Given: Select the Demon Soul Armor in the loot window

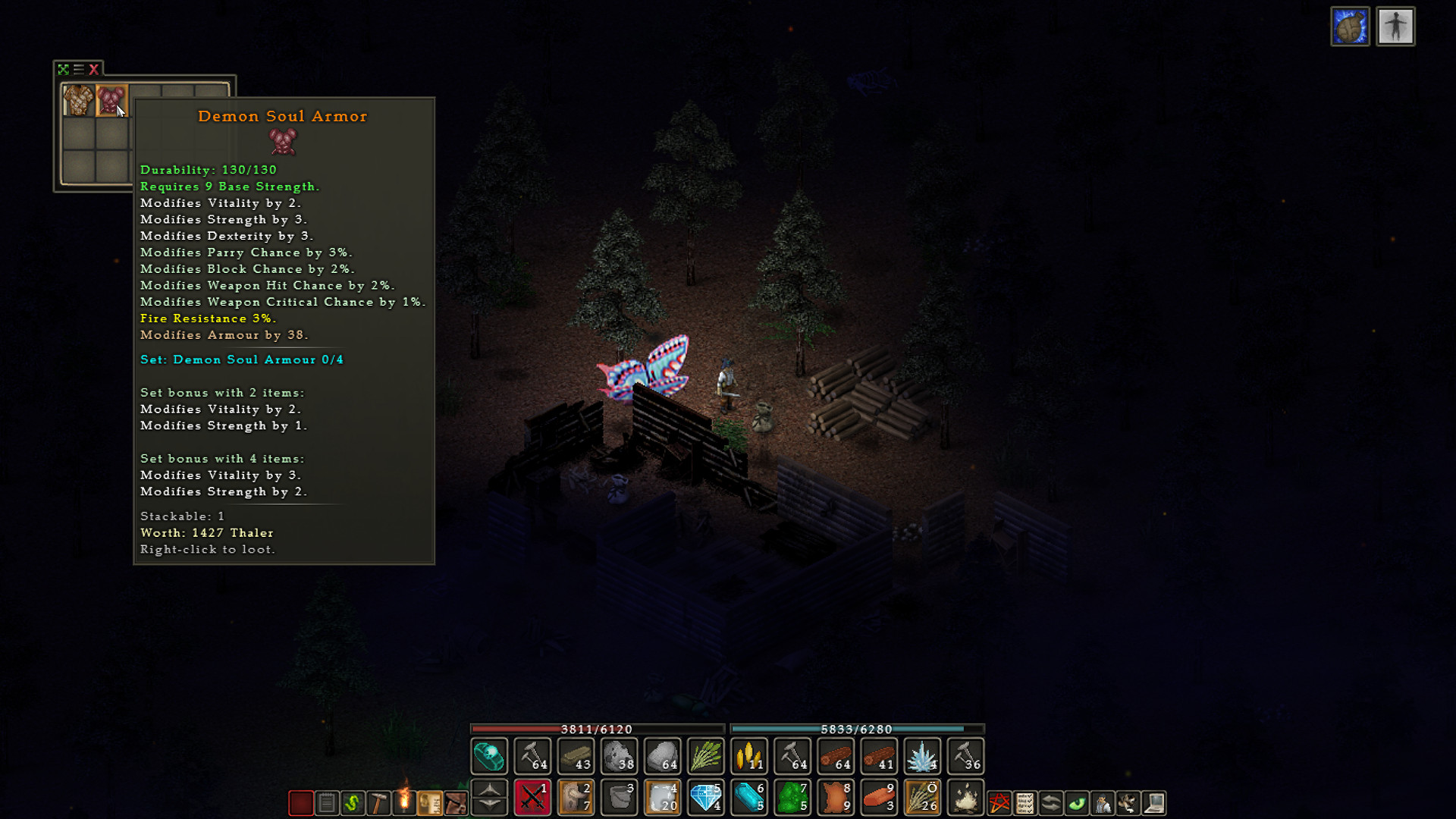Looking at the screenshot, I should 111,101.
